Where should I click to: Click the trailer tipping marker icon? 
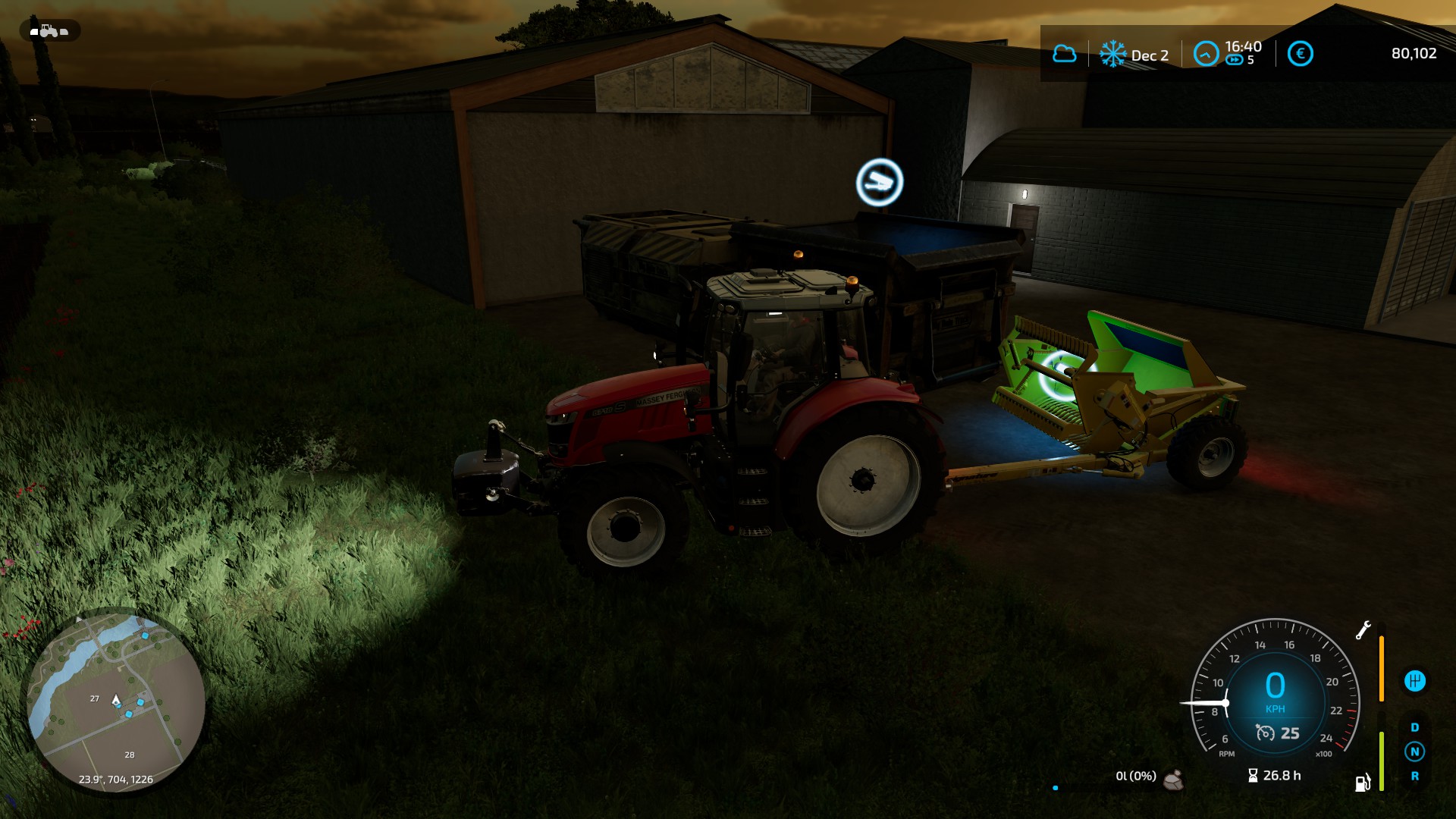click(880, 182)
